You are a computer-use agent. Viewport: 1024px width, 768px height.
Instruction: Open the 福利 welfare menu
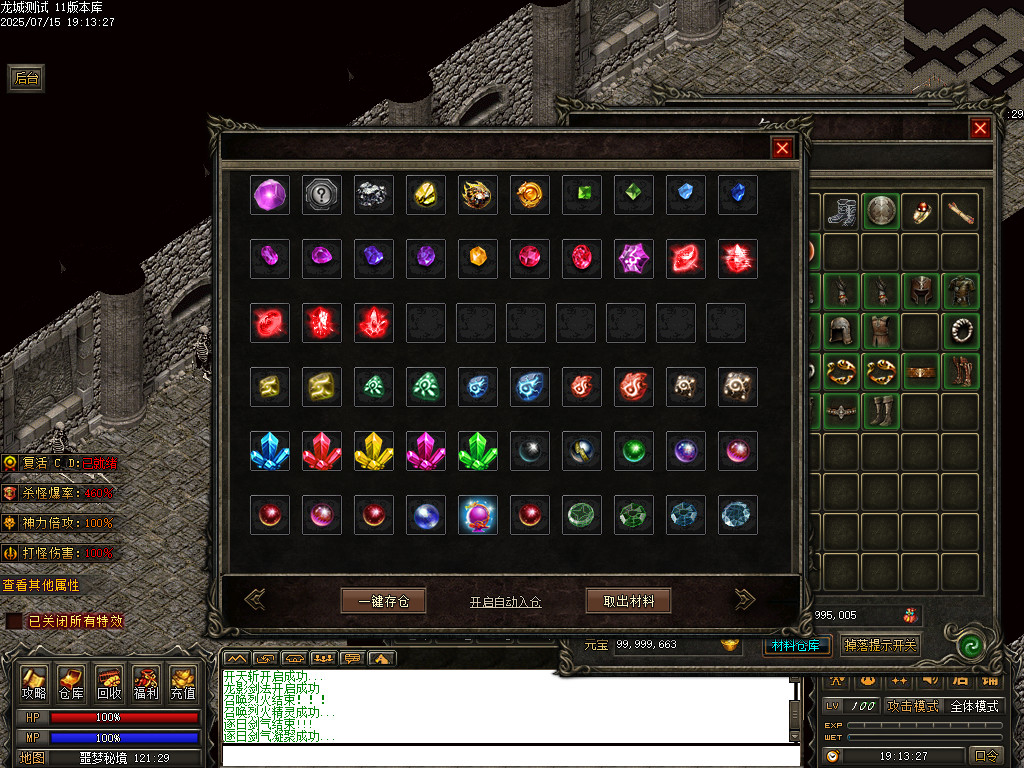pyautogui.click(x=145, y=683)
